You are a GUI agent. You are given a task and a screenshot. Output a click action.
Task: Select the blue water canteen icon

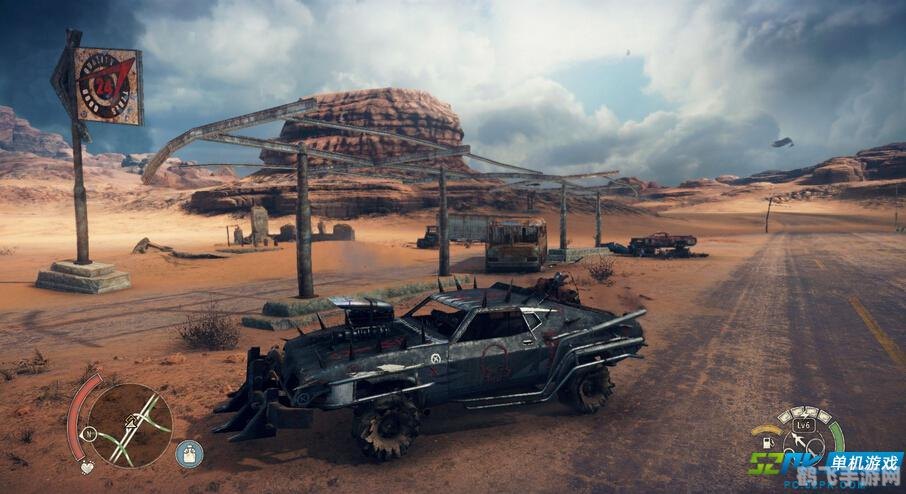188,453
